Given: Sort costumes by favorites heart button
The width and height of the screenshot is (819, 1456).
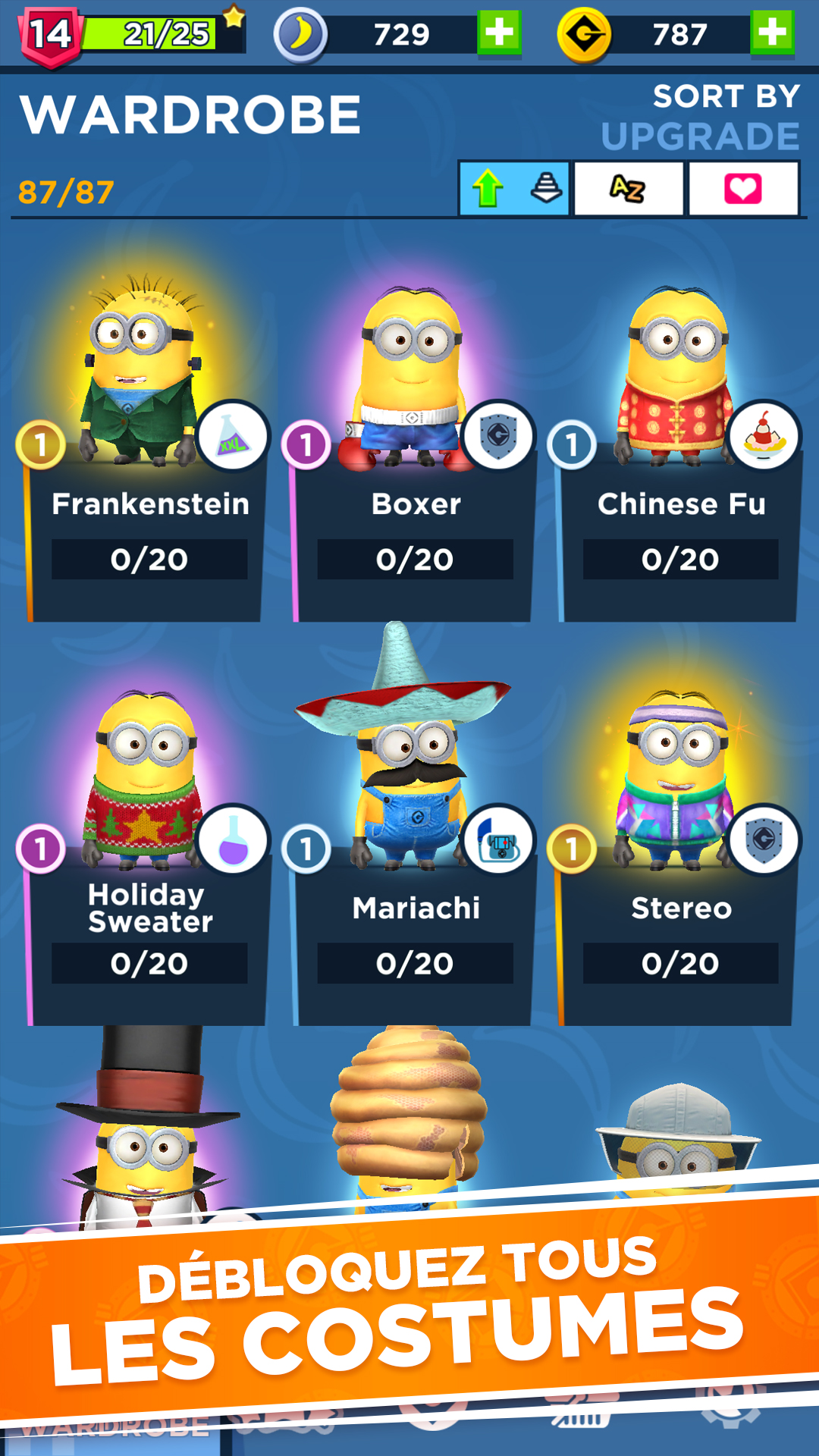Looking at the screenshot, I should click(743, 188).
